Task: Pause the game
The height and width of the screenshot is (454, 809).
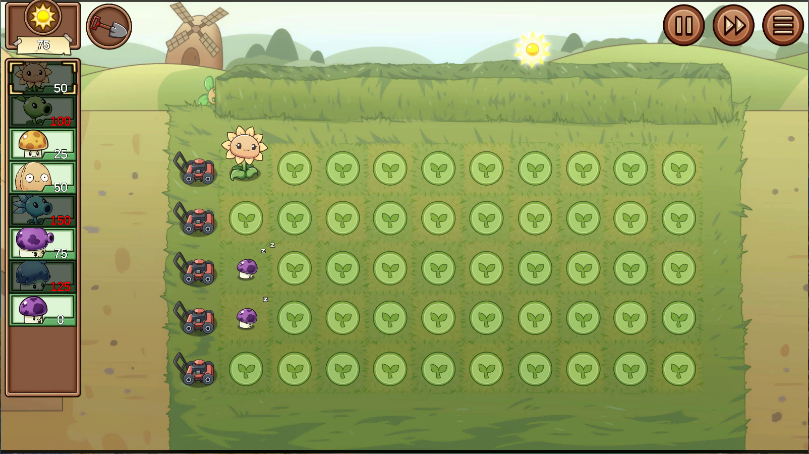Action: (684, 25)
